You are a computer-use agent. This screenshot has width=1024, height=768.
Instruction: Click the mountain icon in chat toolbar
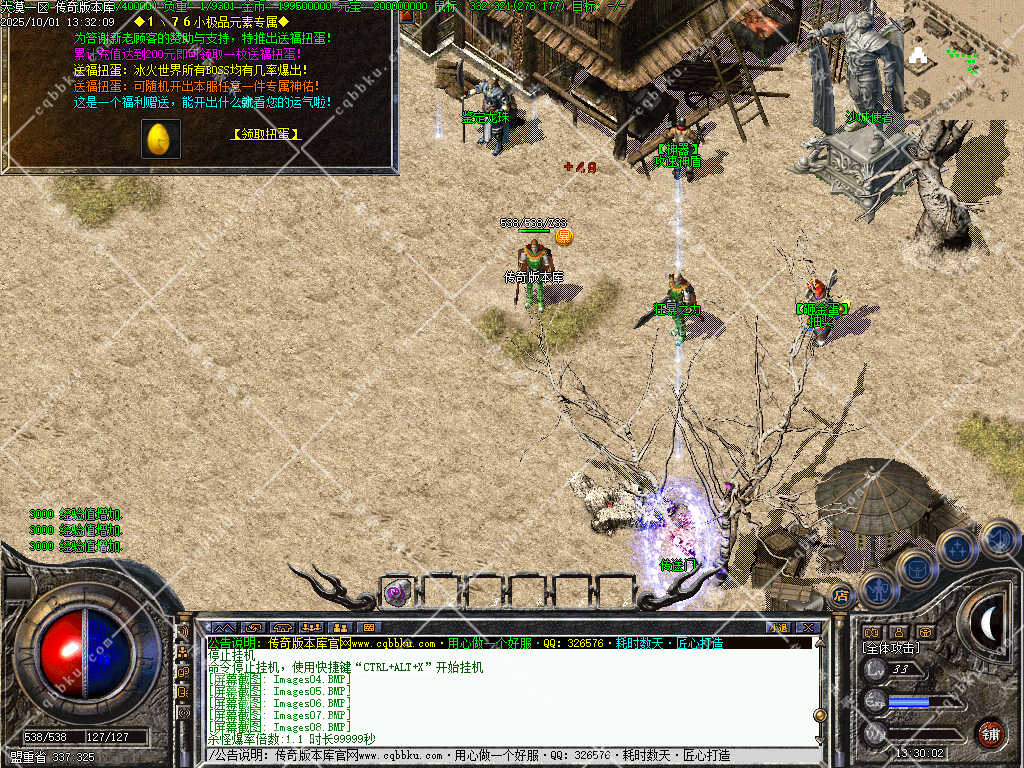[x=223, y=627]
